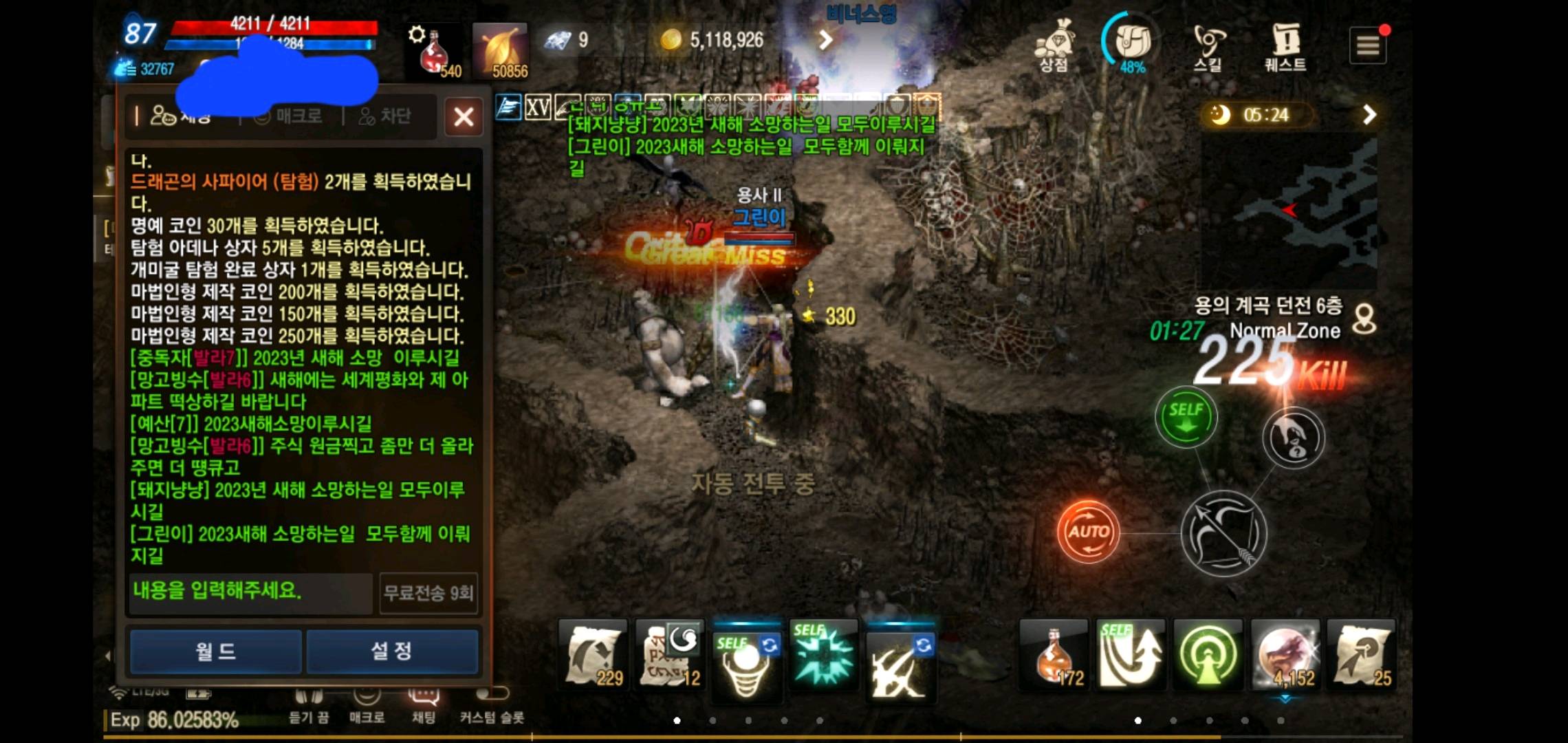Close the chat panel
Image resolution: width=1568 pixels, height=743 pixels.
[464, 117]
